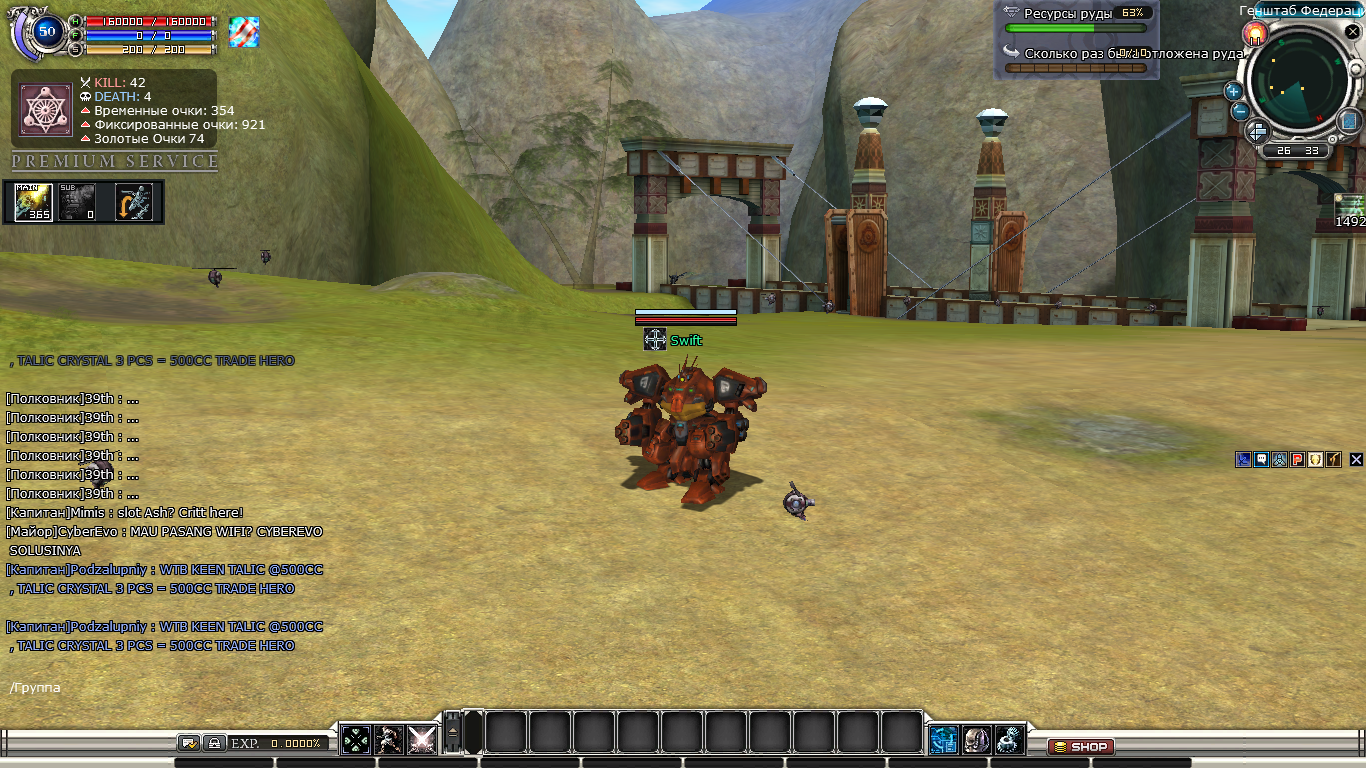
Task: Click the skull mask icon in the bottom bar
Action: pos(977,739)
